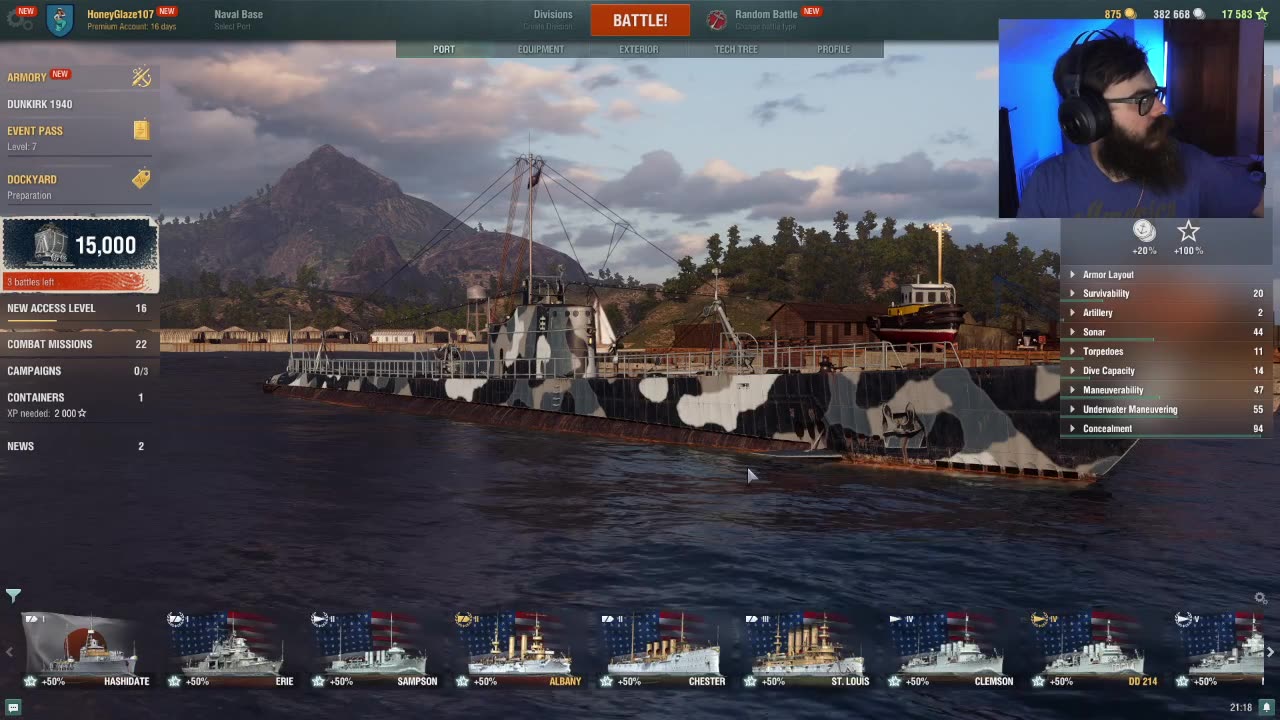Check the Containers entry

(36, 398)
